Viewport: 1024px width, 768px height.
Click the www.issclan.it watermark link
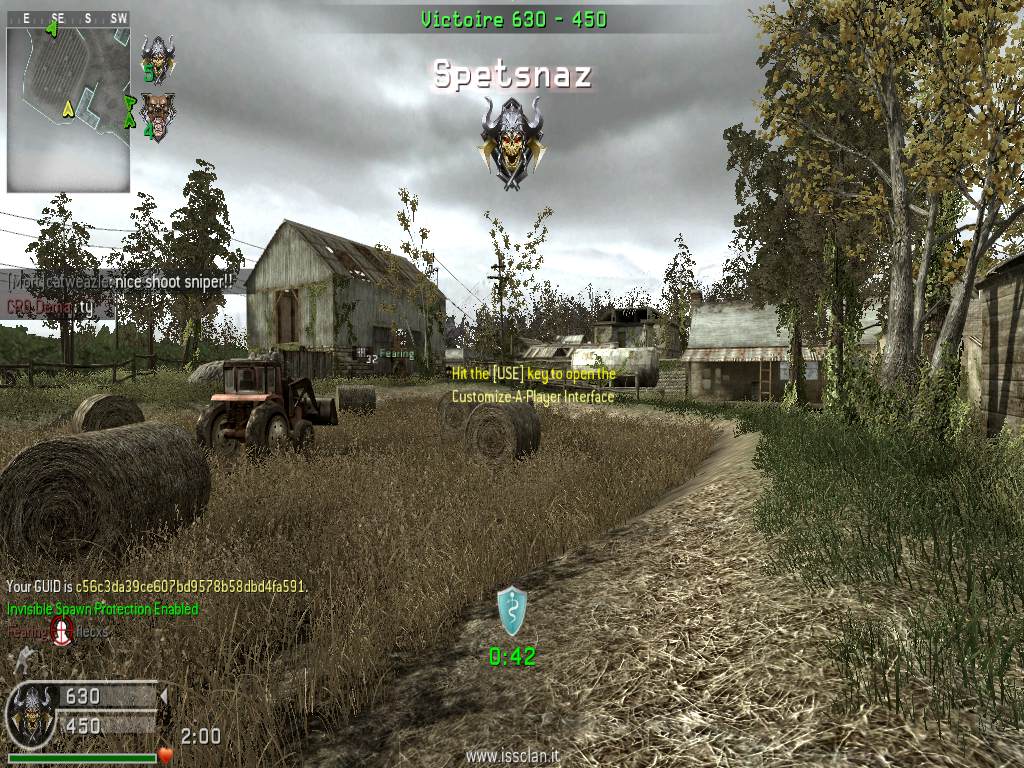point(512,757)
